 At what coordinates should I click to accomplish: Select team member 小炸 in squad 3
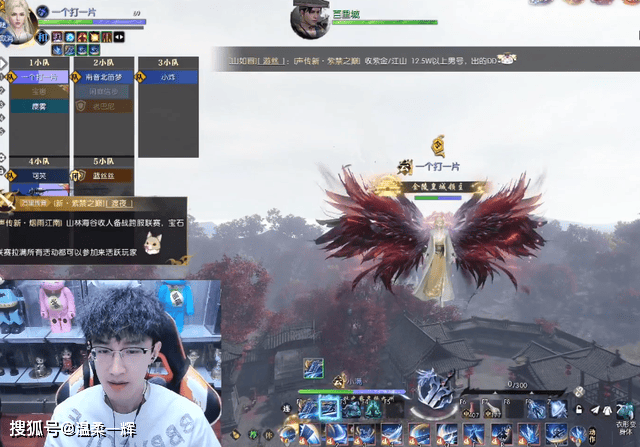[x=168, y=76]
